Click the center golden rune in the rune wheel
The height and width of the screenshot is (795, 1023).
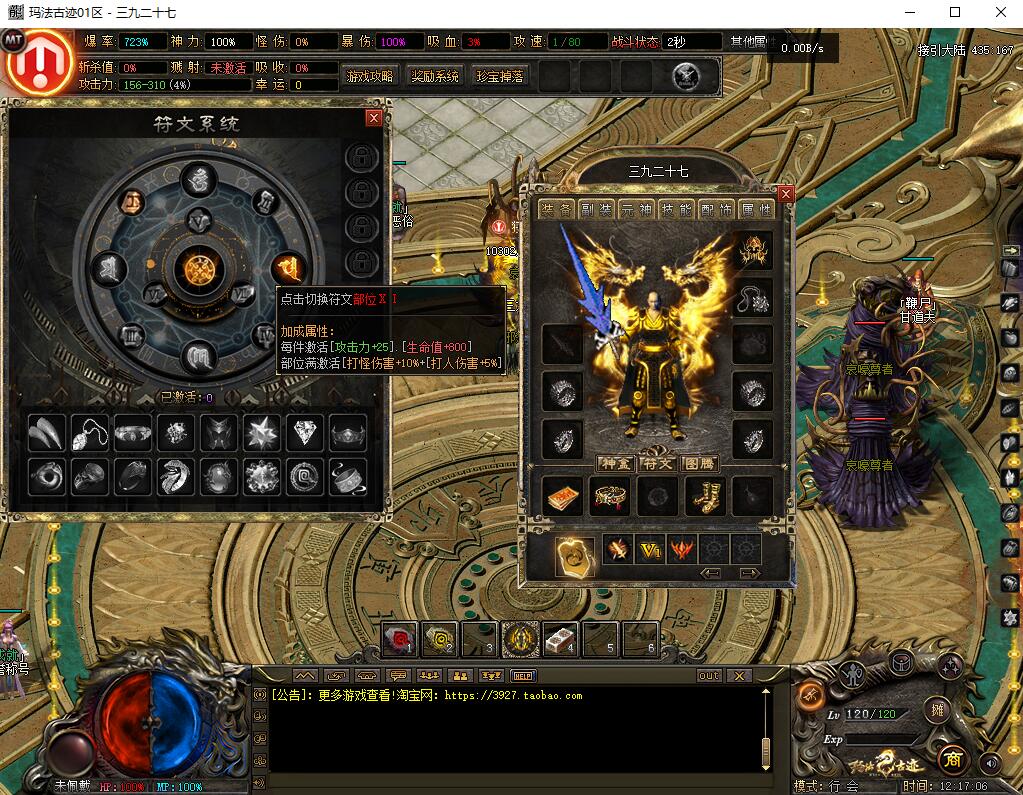click(200, 268)
